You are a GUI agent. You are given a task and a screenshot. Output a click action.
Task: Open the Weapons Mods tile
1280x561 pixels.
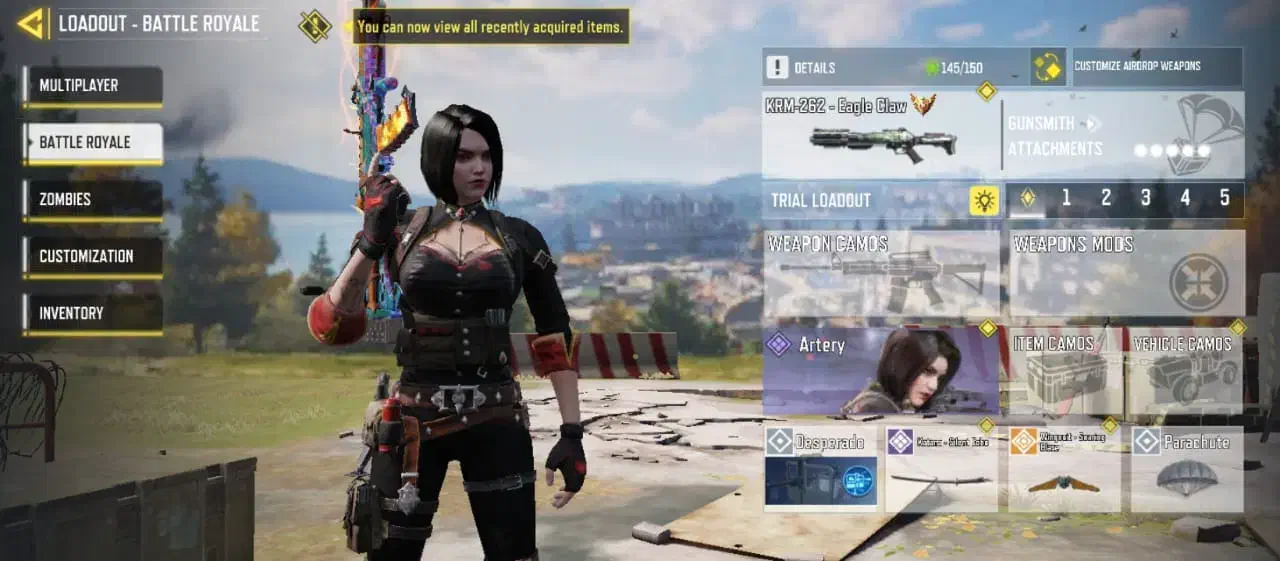point(1127,273)
